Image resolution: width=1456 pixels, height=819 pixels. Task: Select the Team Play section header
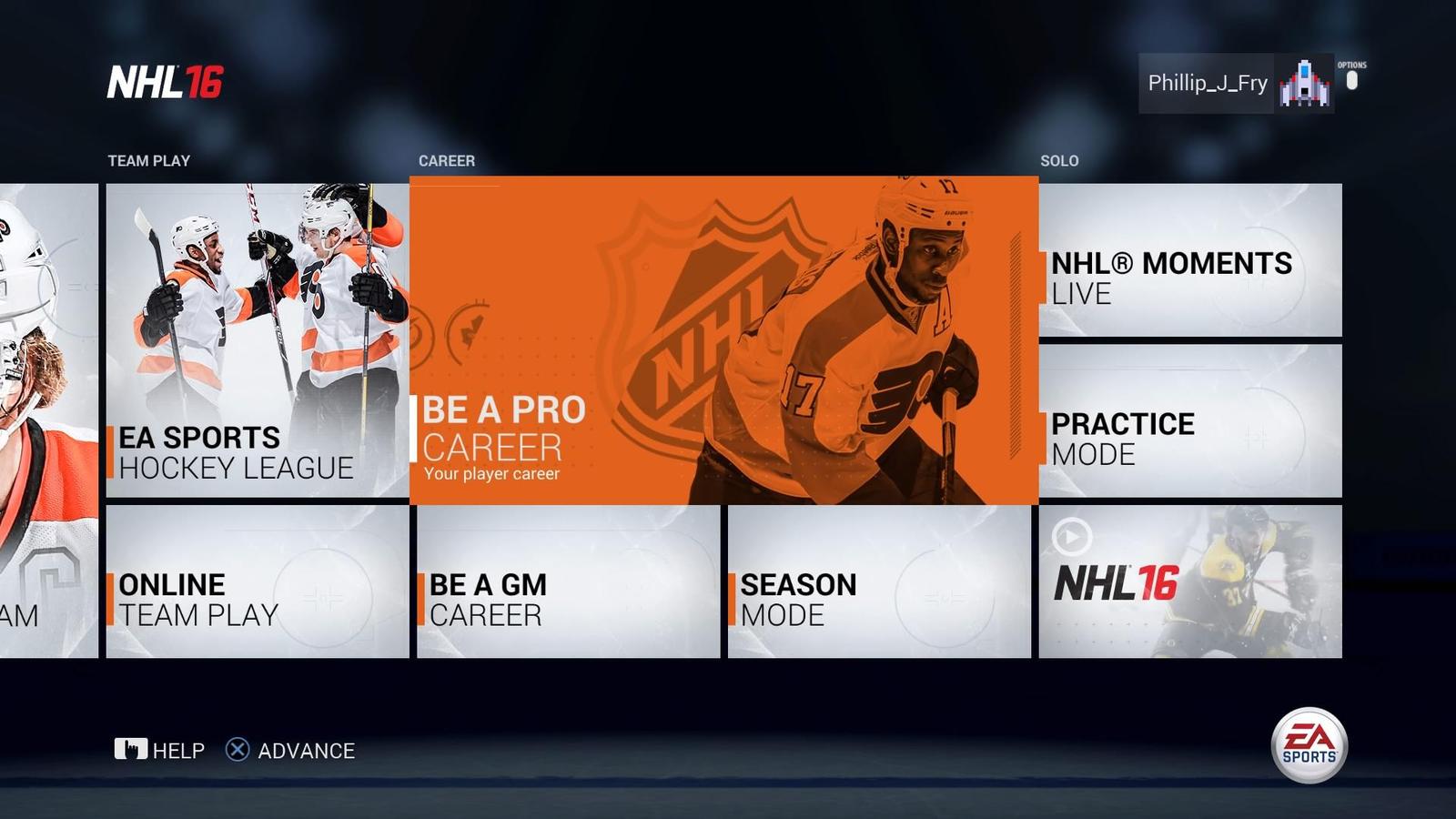148,161
